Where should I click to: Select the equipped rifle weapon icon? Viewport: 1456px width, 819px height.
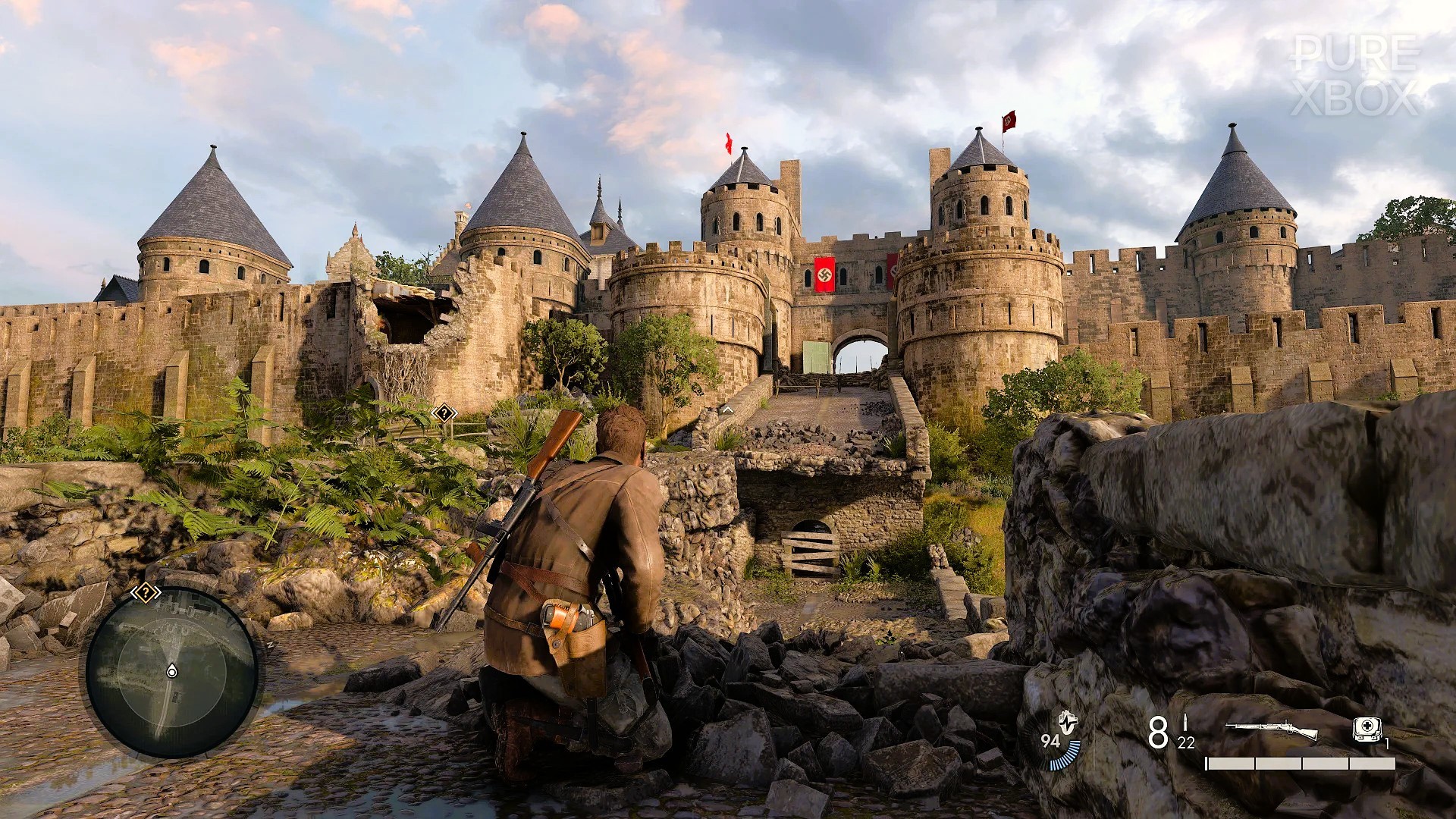[x=1272, y=727]
